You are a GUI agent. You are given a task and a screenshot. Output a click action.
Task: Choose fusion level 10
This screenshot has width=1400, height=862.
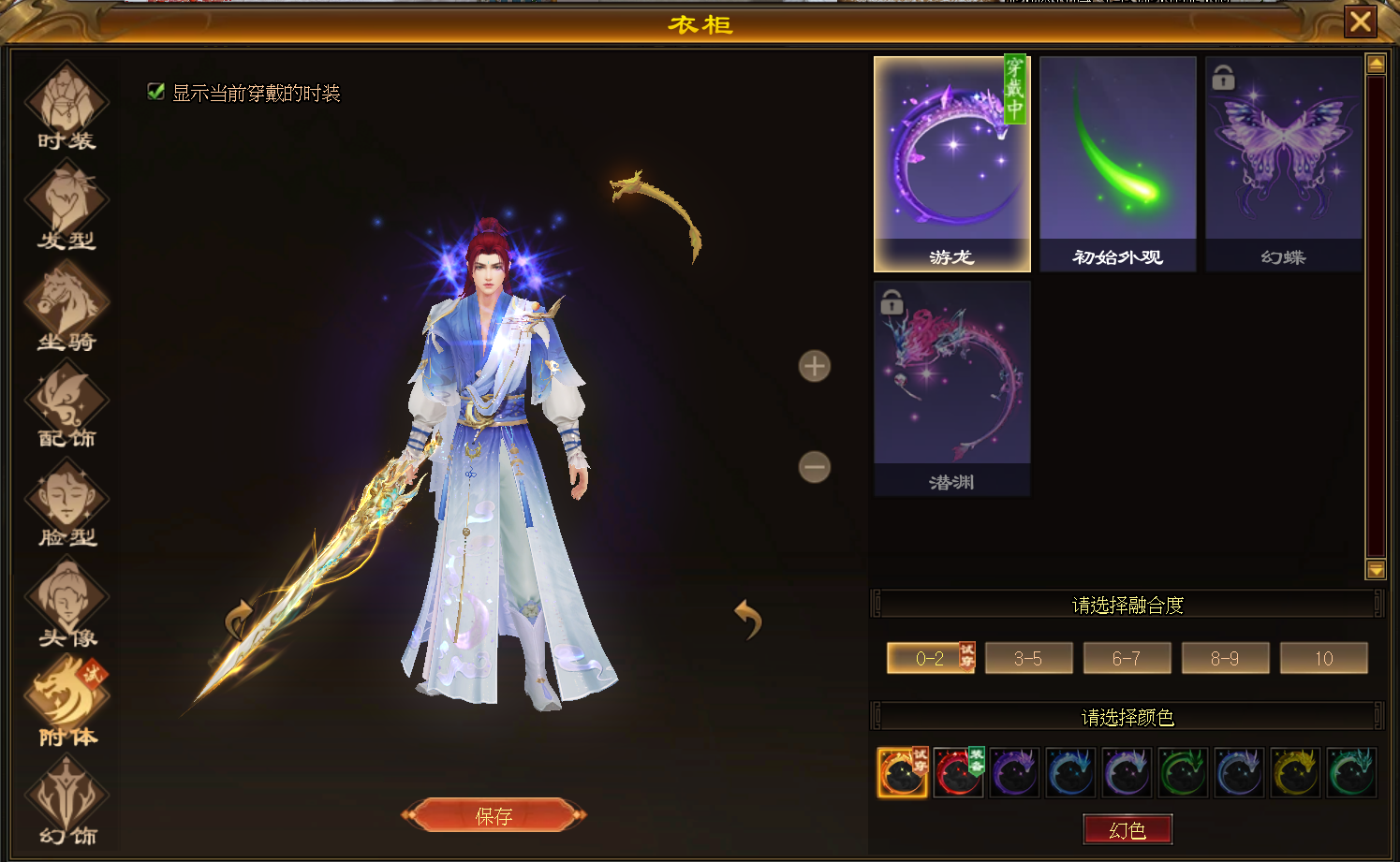click(1323, 658)
